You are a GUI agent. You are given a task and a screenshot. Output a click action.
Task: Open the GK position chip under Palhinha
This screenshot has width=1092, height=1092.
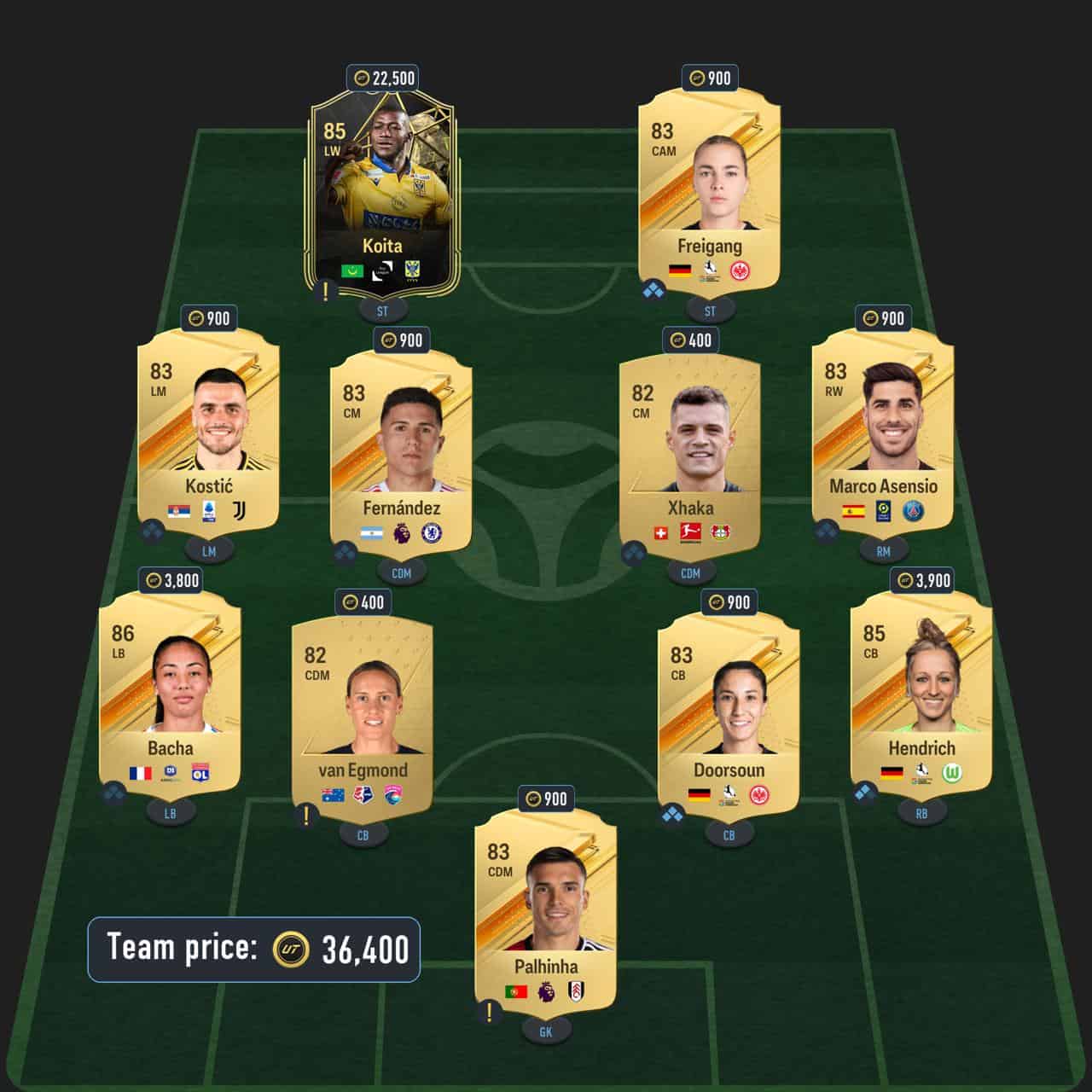click(544, 1031)
